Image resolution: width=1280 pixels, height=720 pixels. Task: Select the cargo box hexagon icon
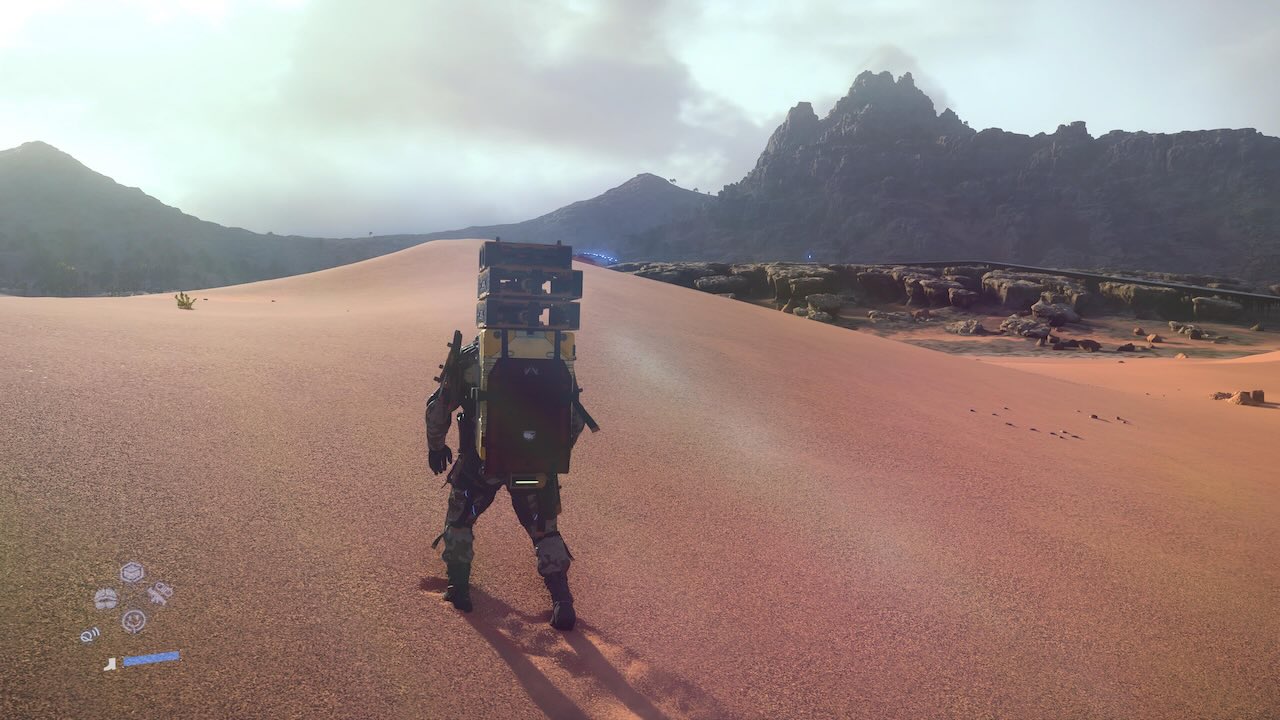click(x=131, y=572)
